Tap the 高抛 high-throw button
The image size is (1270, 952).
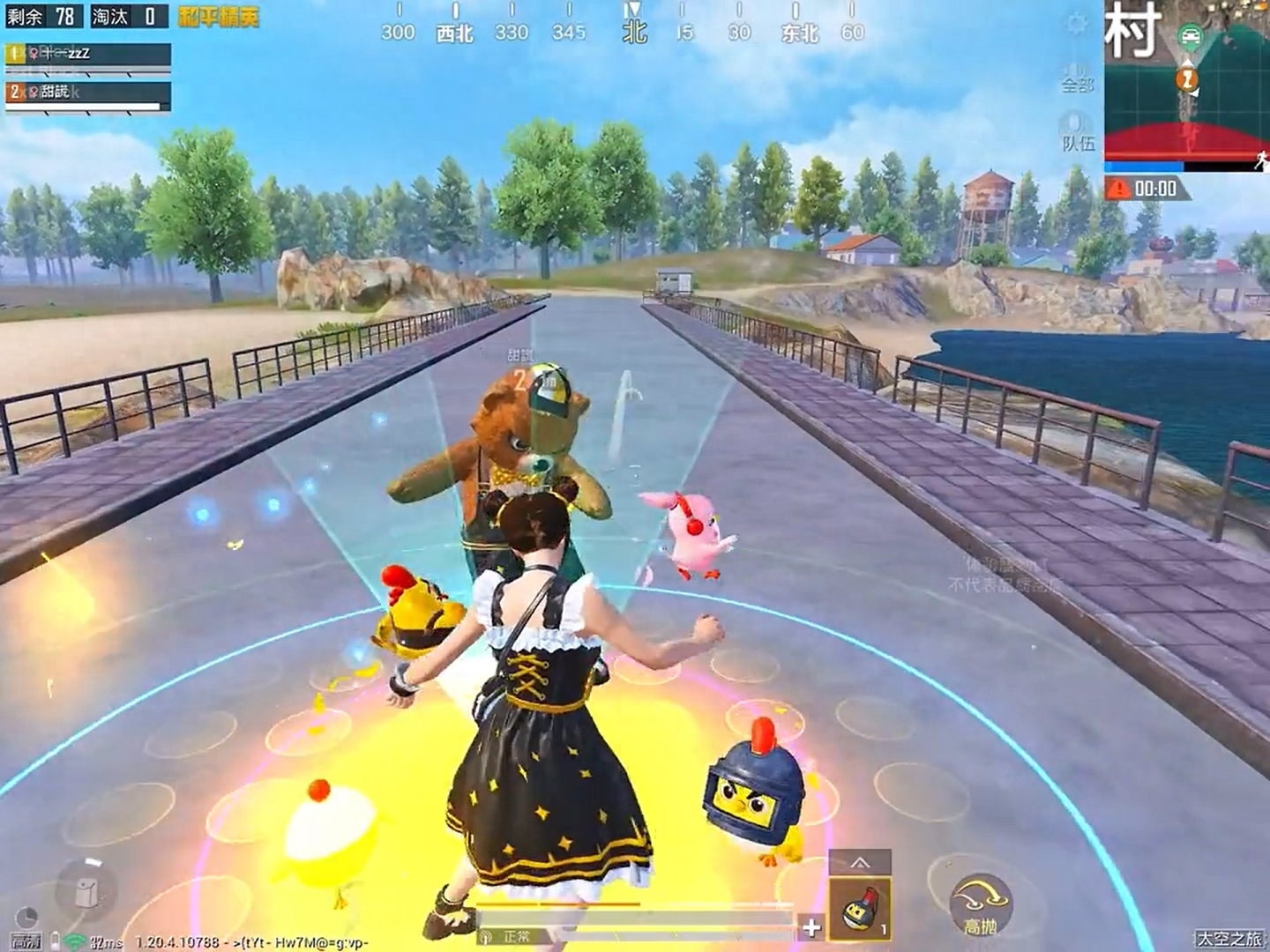point(980,905)
